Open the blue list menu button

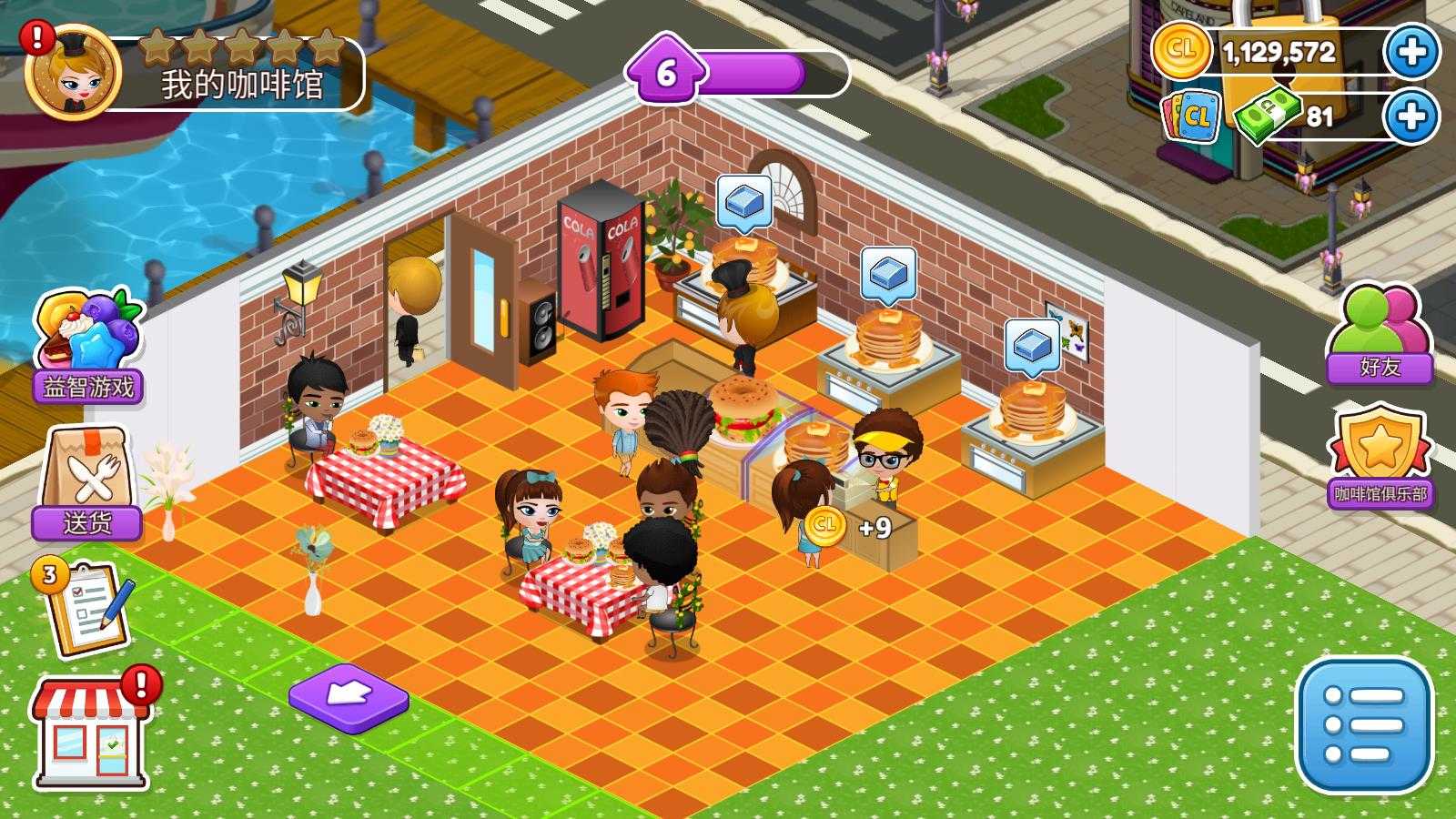(1362, 725)
